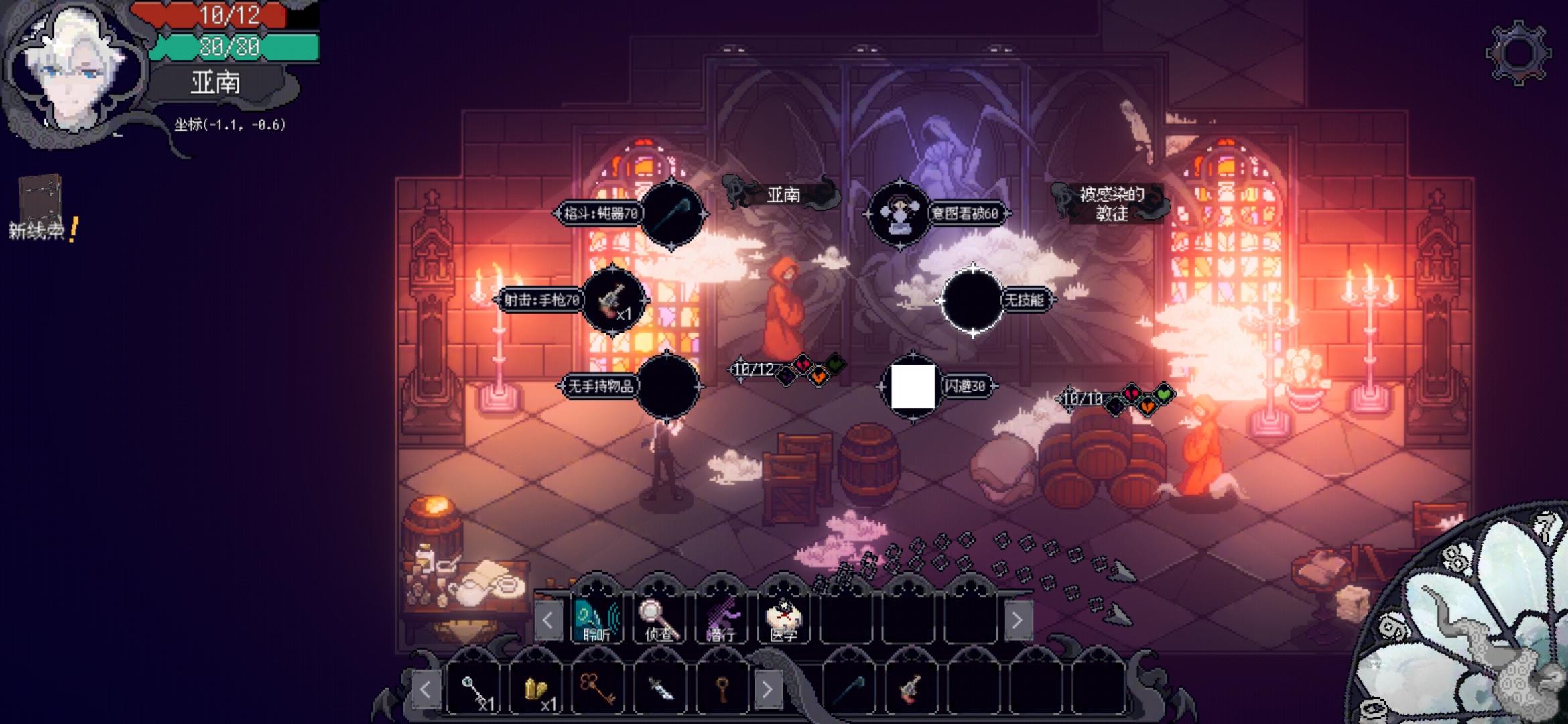
Task: Choose the 闪避30 dodge action
Action: 913,386
